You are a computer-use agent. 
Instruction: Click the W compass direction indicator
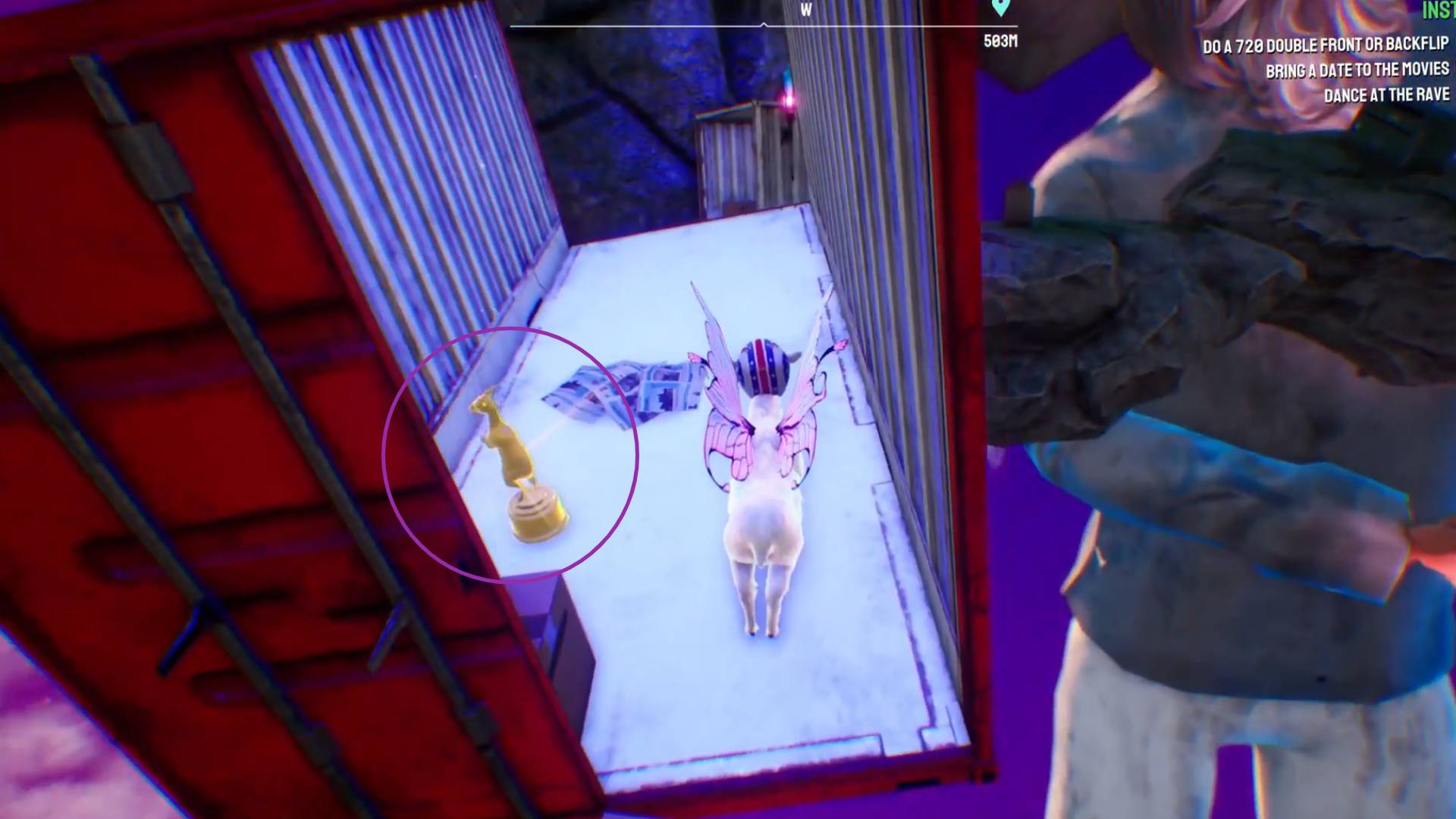point(805,11)
